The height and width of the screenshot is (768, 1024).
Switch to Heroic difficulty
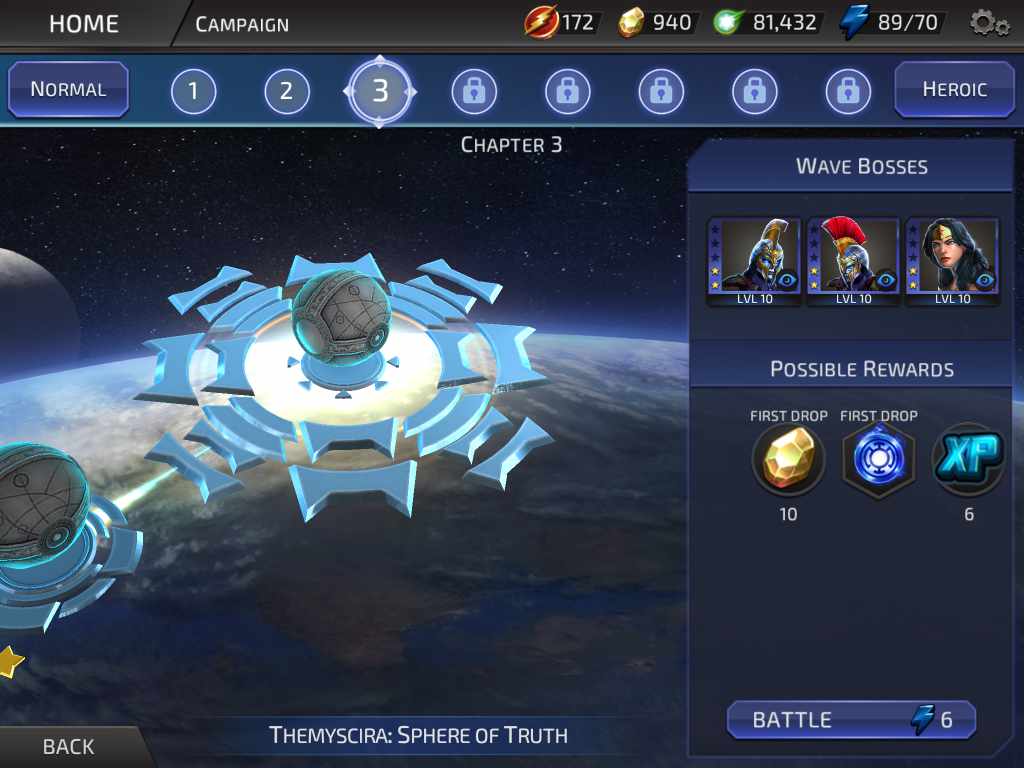point(954,89)
